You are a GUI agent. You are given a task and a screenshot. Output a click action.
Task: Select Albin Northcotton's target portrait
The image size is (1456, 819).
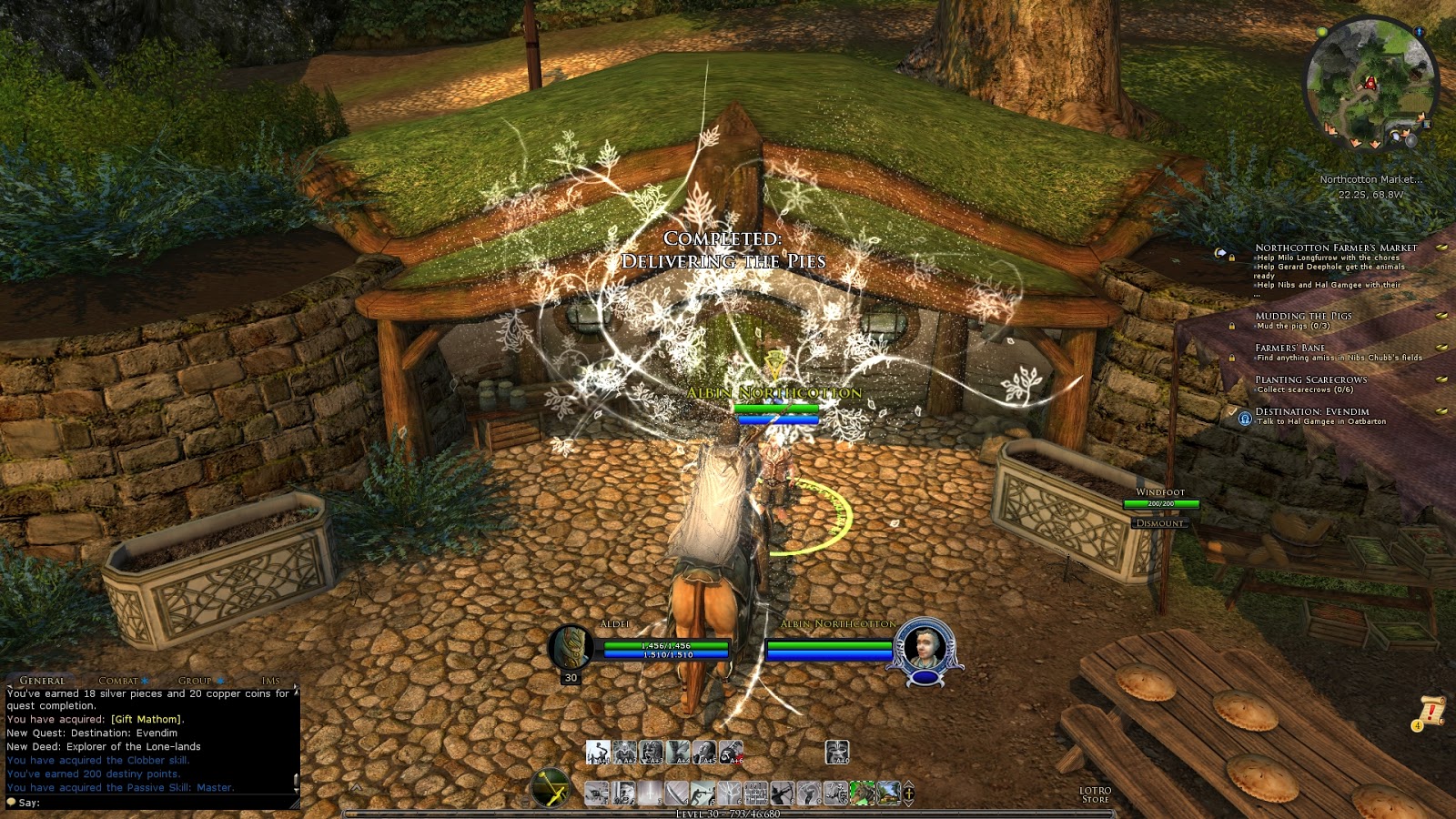pos(925,646)
